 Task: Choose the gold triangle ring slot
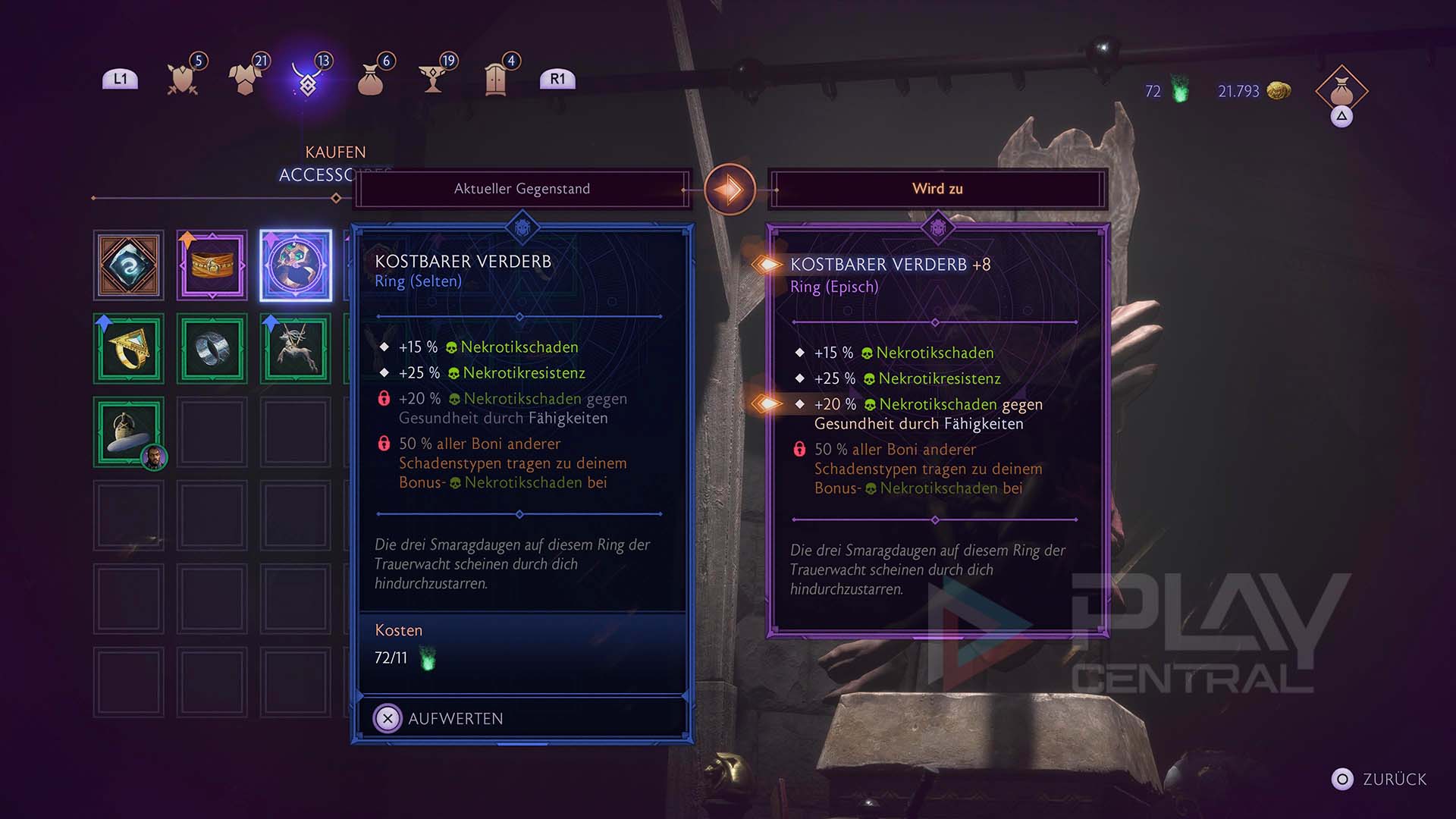click(129, 349)
